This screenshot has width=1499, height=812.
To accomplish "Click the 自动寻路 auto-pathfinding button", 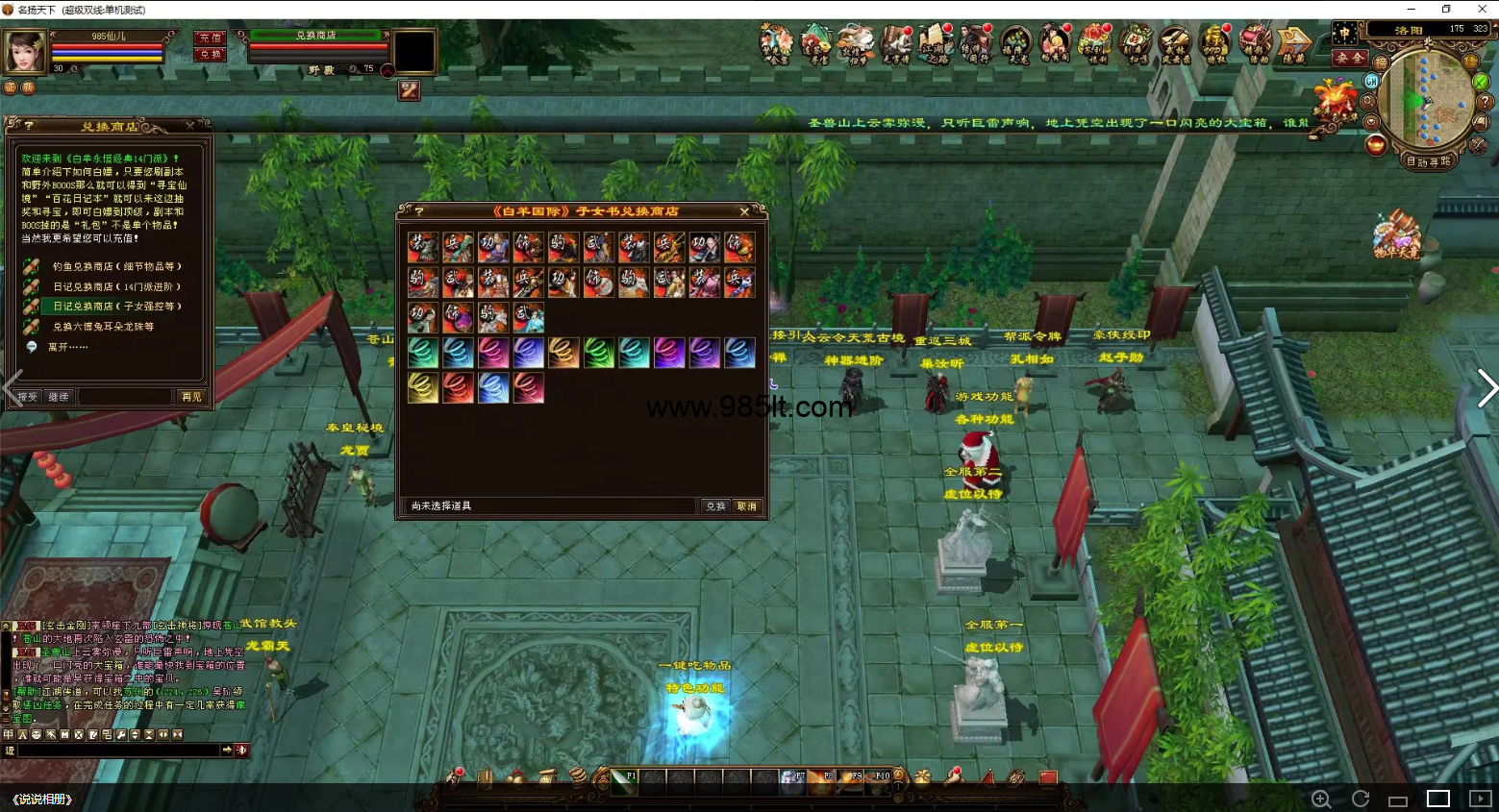I will (1428, 161).
